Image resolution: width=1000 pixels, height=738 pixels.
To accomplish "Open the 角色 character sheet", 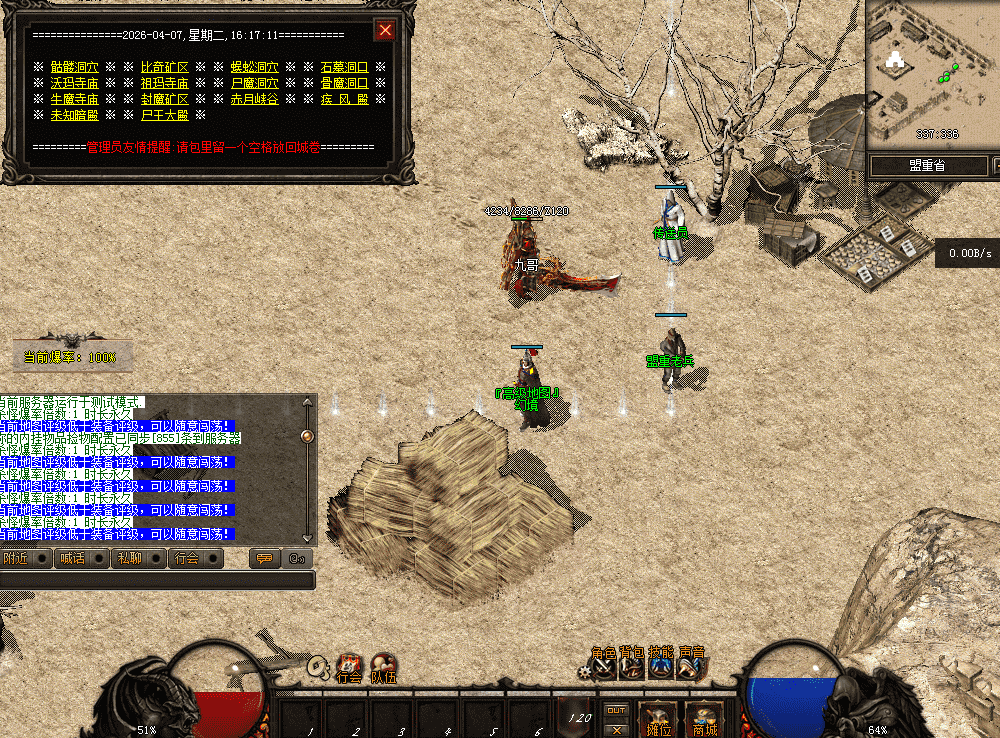I will pos(603,664).
